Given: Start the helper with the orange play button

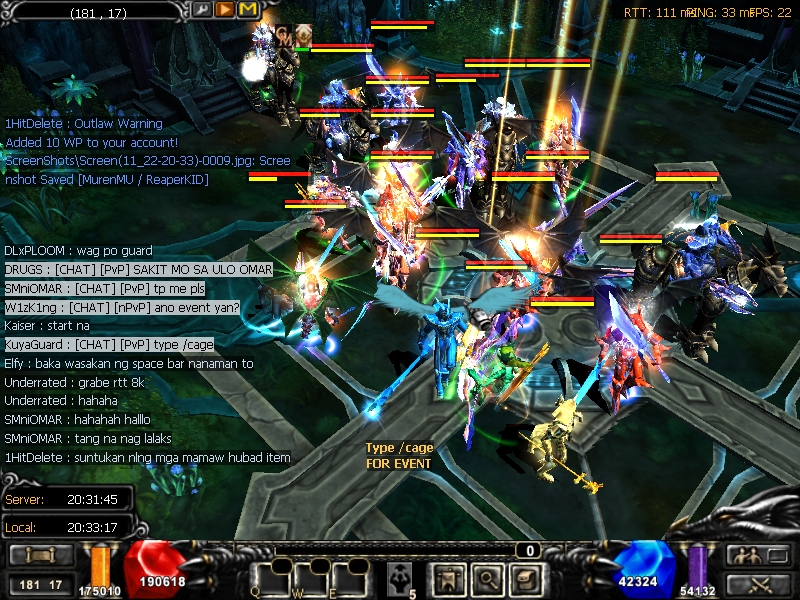Looking at the screenshot, I should tap(225, 10).
